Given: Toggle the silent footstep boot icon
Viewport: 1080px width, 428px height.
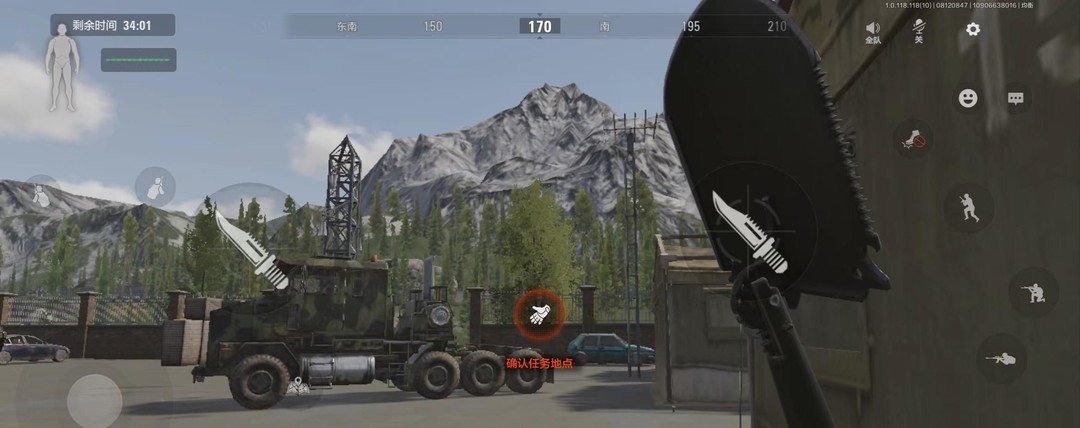Looking at the screenshot, I should pos(912,139).
